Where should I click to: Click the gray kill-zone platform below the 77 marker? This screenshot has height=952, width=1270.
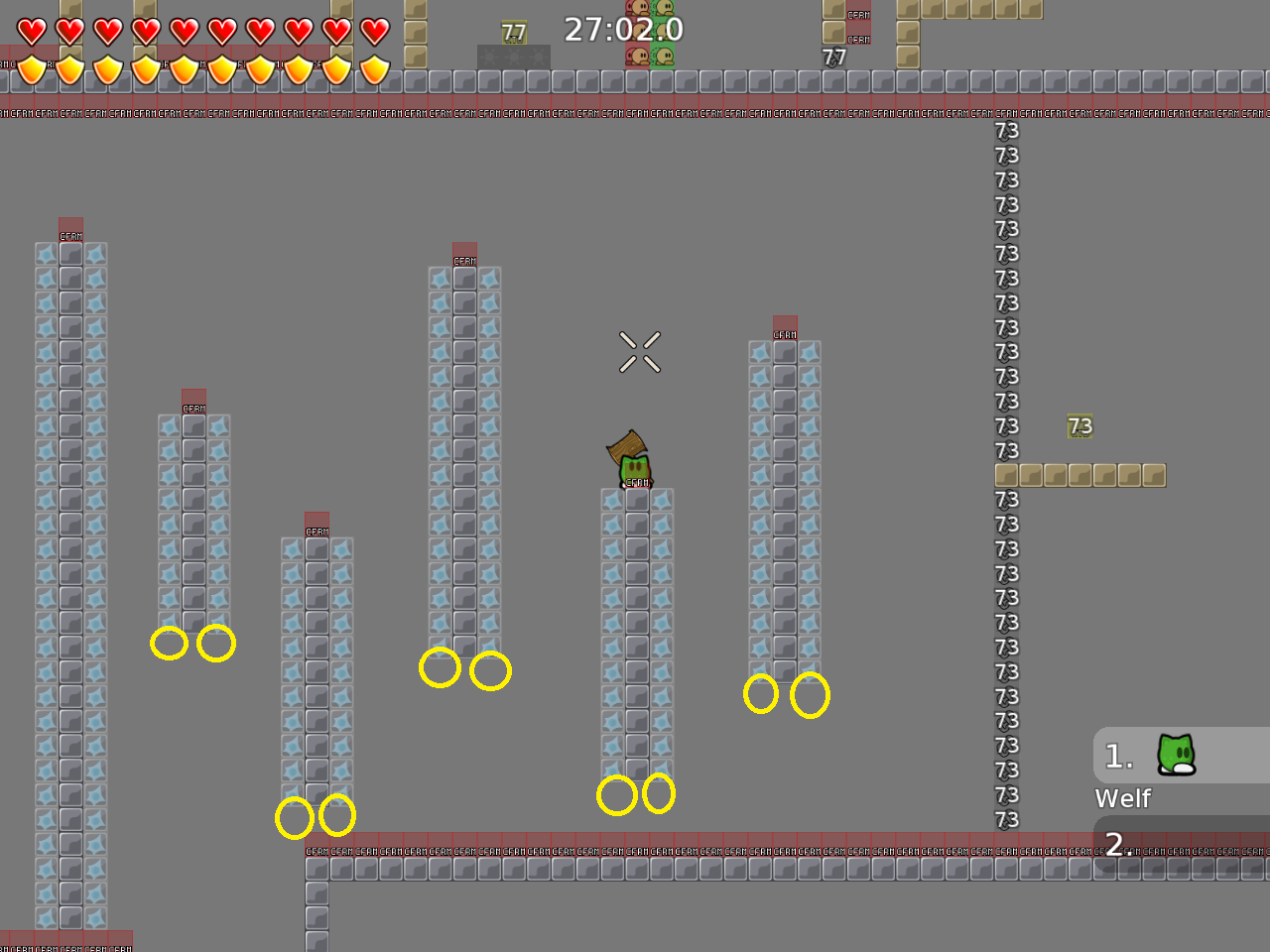[513, 58]
